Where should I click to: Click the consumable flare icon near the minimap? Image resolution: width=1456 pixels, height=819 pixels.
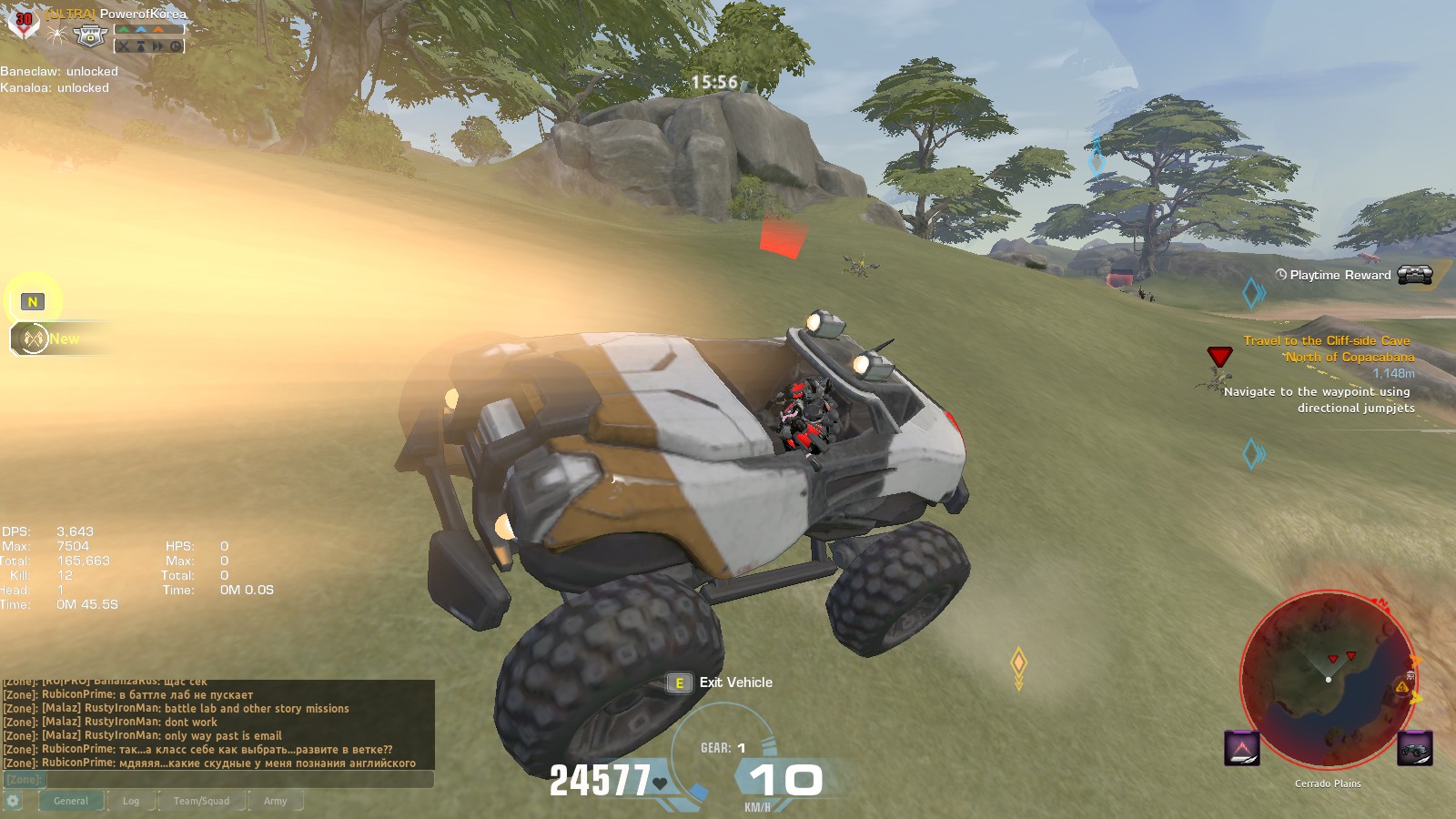coord(1241,748)
